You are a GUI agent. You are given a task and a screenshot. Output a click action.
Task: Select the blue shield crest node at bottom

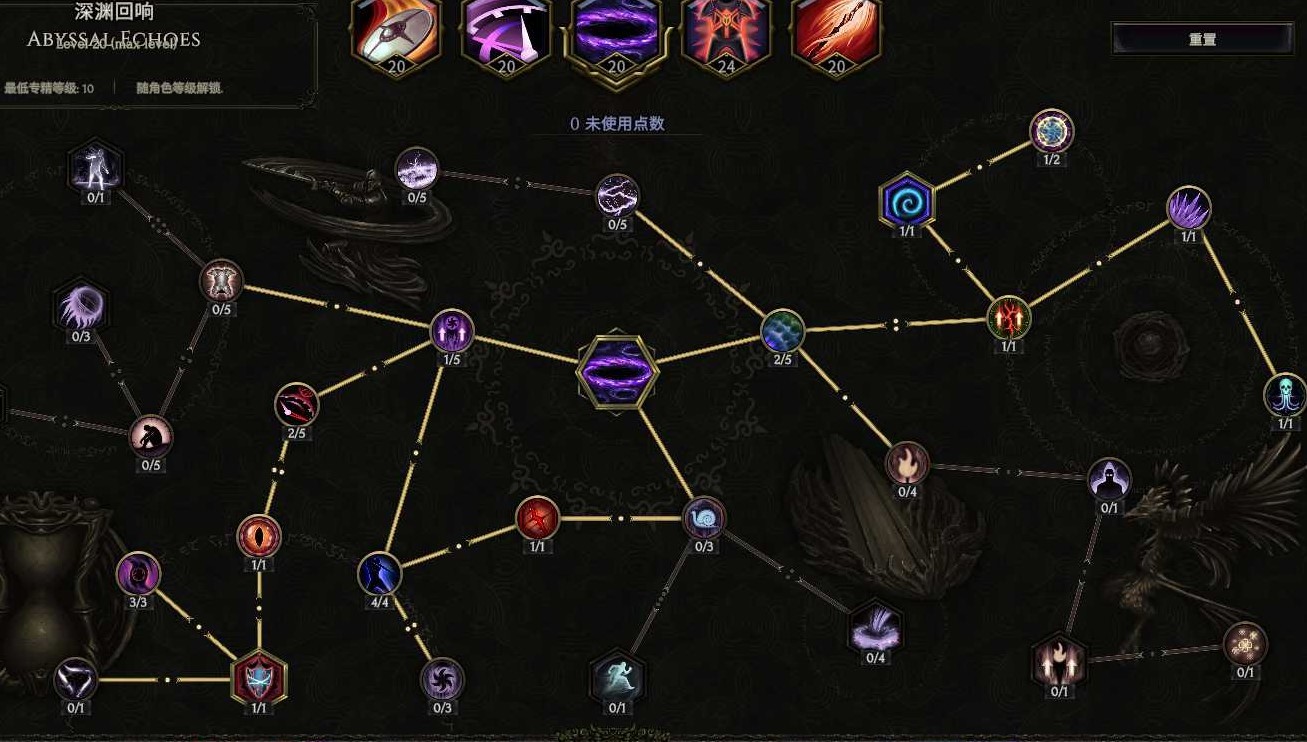click(258, 678)
